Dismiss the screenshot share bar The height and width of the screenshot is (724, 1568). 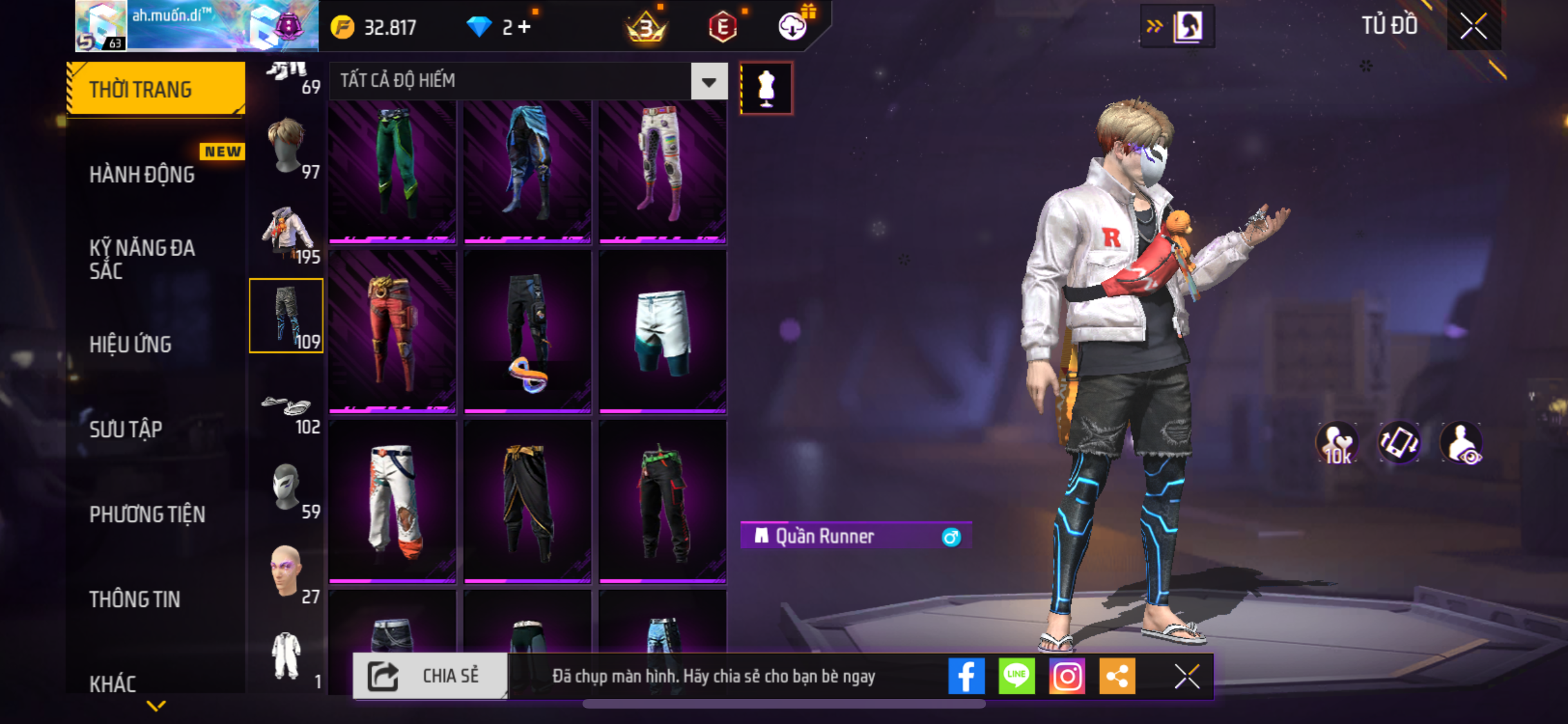(1186, 676)
